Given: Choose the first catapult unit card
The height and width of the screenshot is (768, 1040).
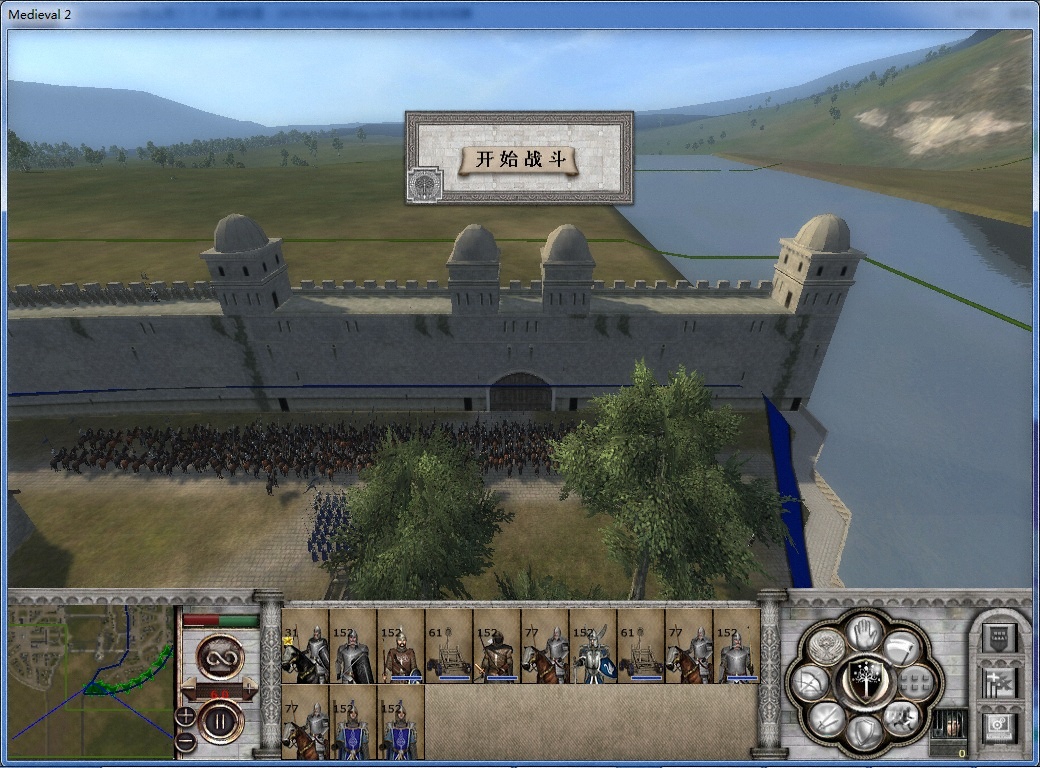Looking at the screenshot, I should [x=449, y=647].
